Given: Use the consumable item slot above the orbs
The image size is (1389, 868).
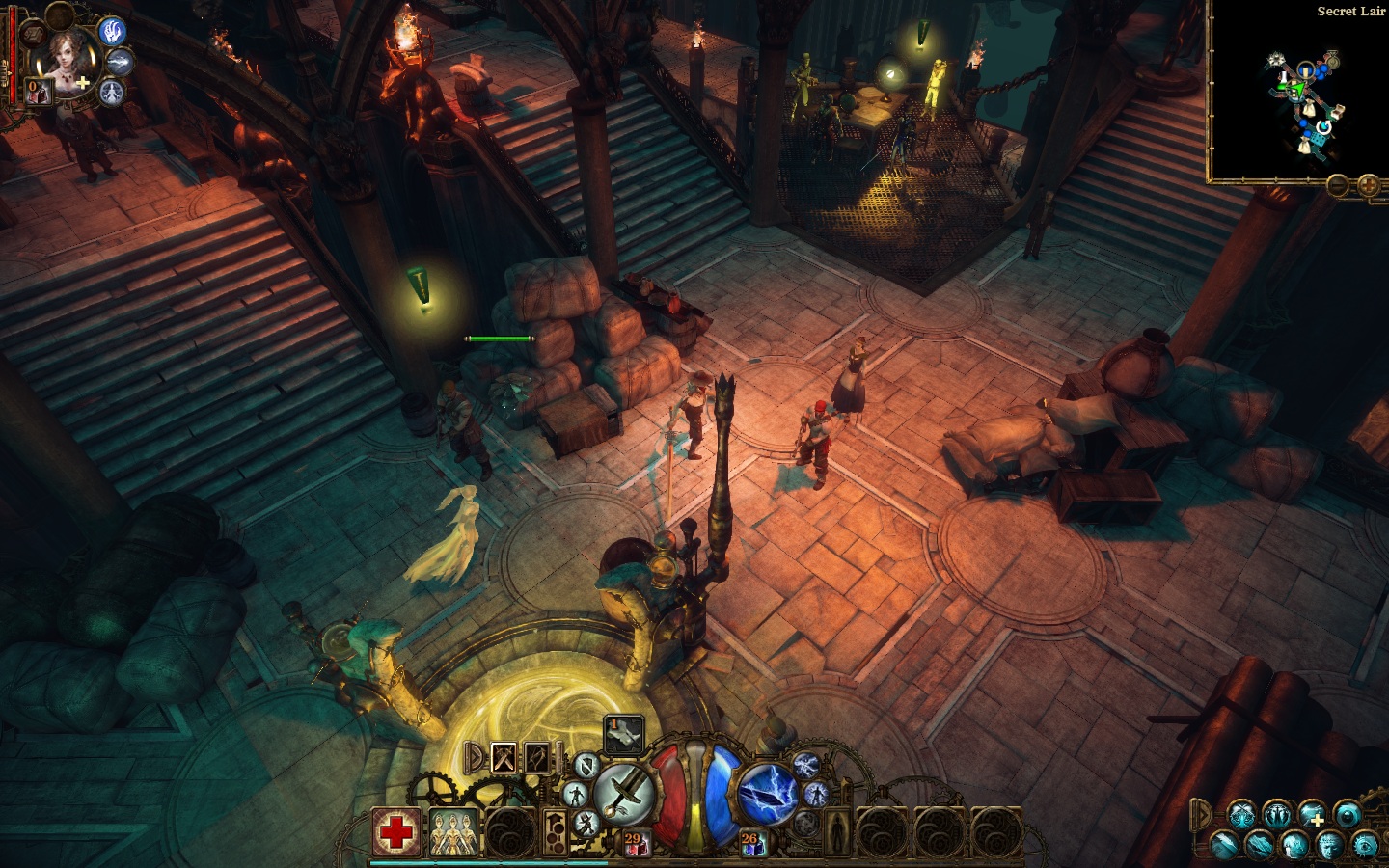Looking at the screenshot, I should point(623,735).
